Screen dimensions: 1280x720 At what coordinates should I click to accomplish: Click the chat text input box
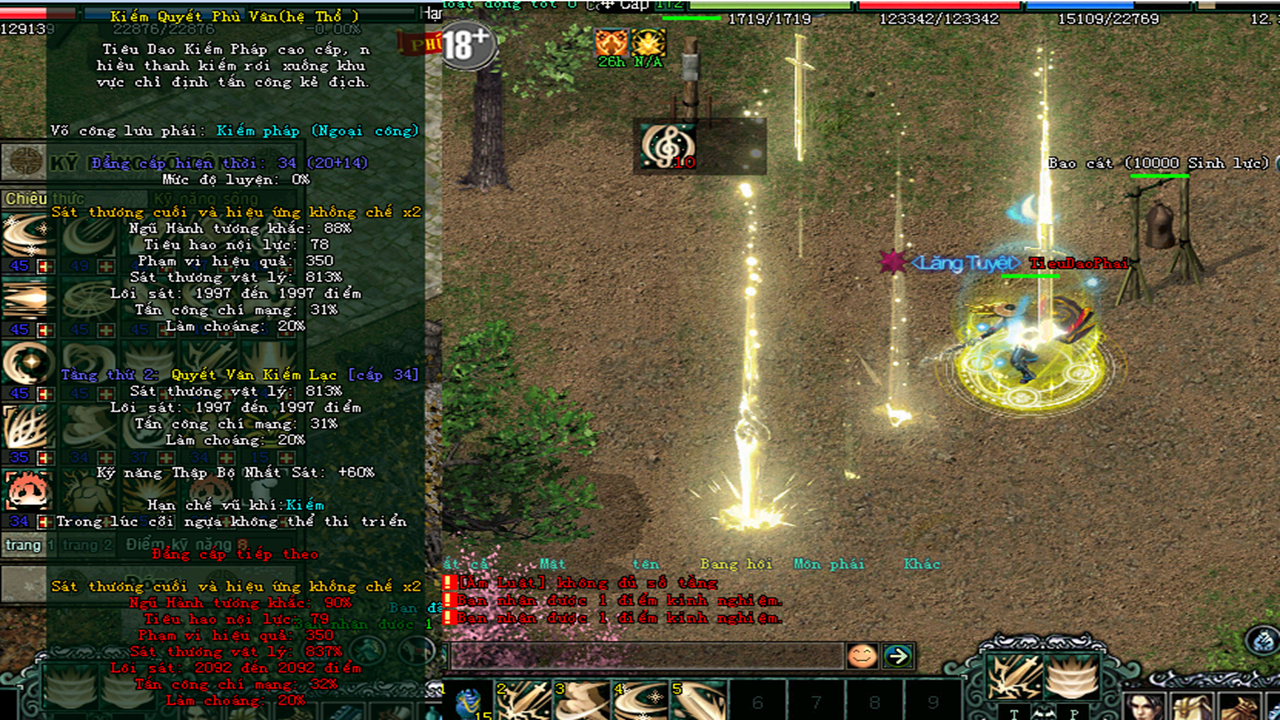(x=645, y=656)
